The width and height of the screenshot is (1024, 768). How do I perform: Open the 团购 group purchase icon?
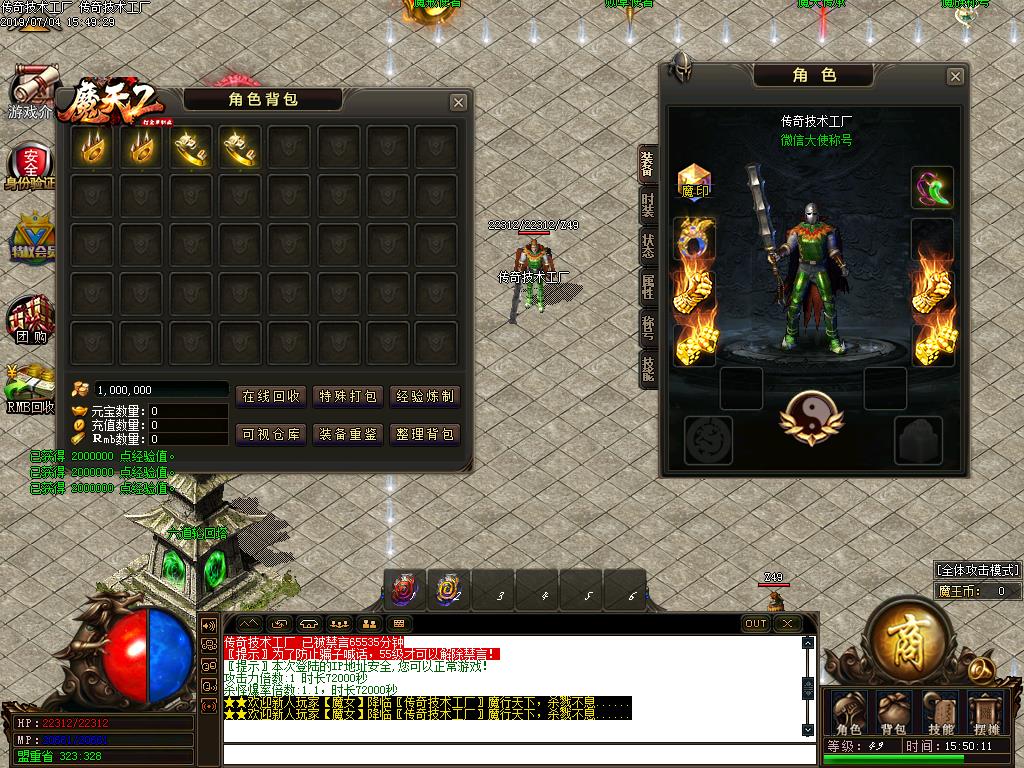coord(30,322)
